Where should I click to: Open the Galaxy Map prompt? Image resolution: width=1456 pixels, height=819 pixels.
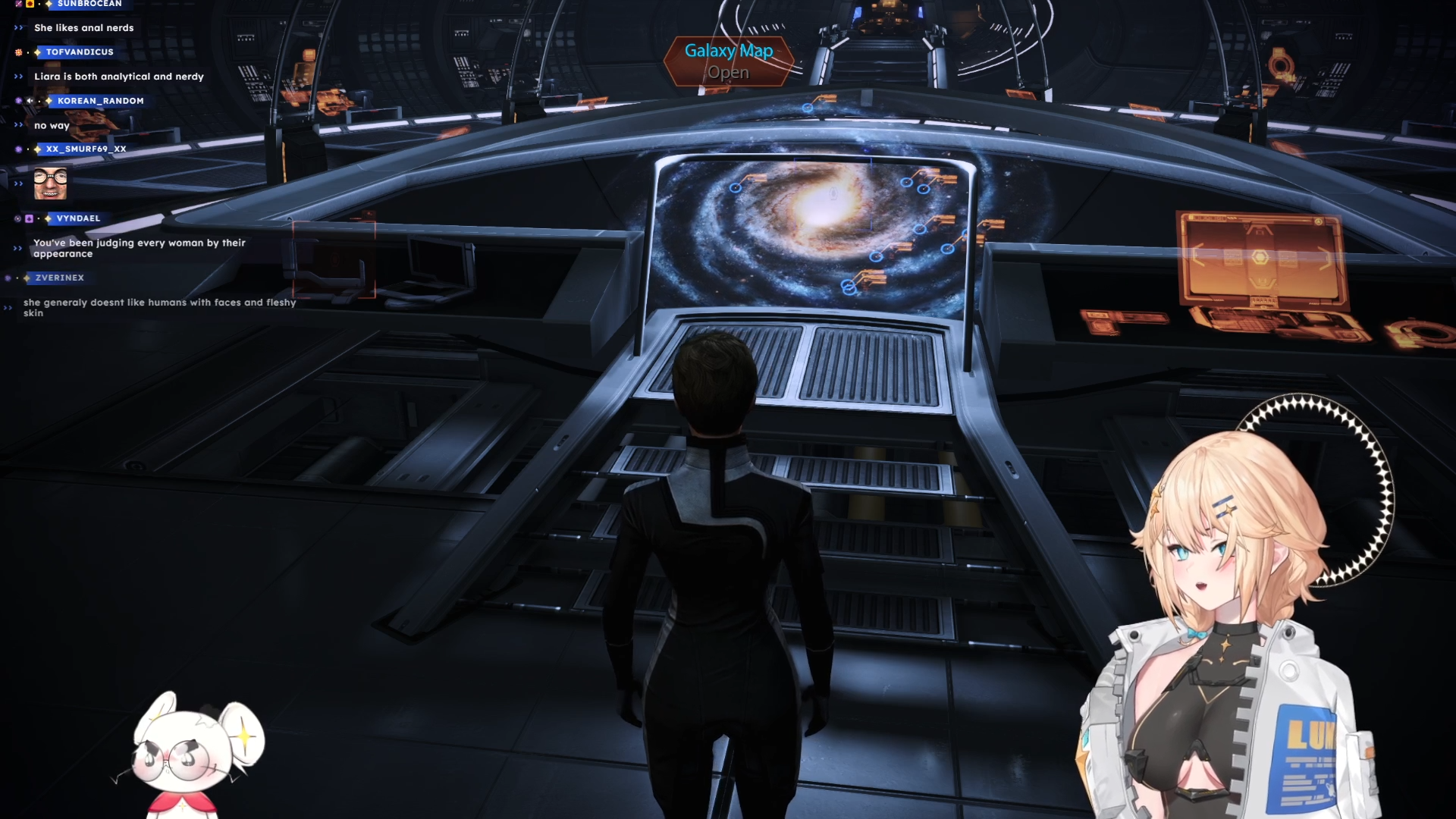(728, 61)
